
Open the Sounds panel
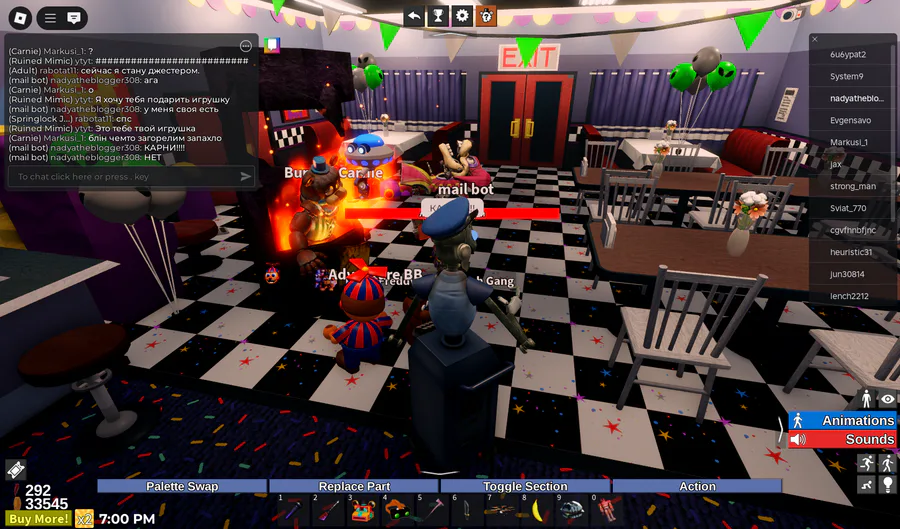[x=843, y=440]
